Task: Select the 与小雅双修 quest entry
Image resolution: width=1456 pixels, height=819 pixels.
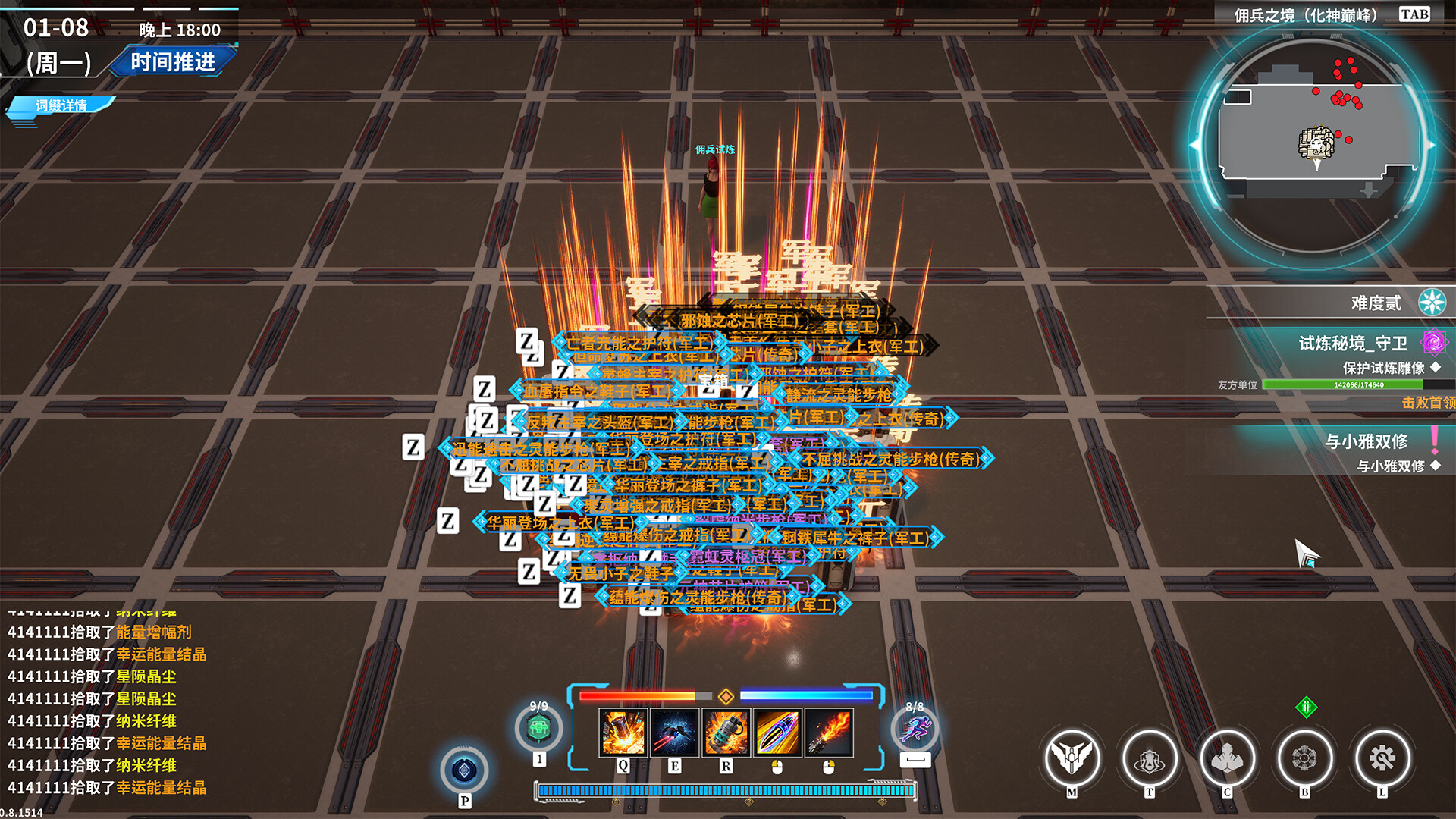Action: 1366,441
